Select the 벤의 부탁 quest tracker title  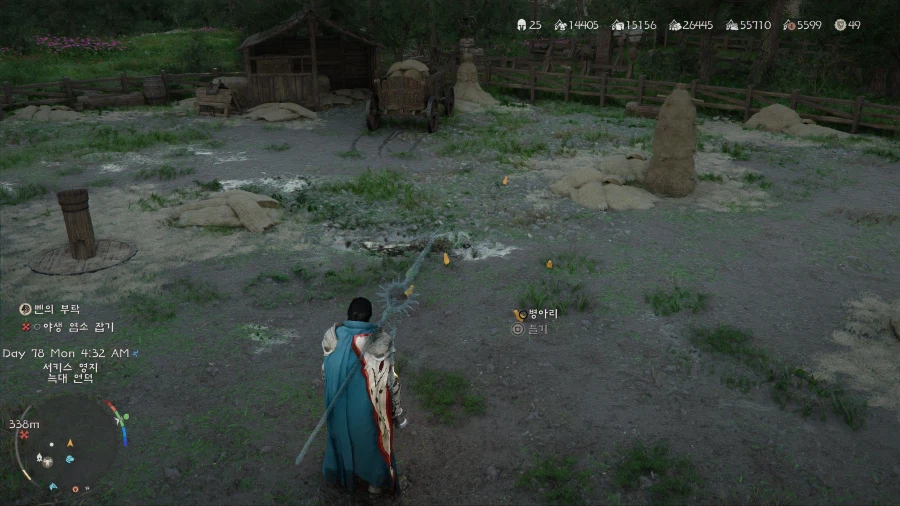point(56,310)
